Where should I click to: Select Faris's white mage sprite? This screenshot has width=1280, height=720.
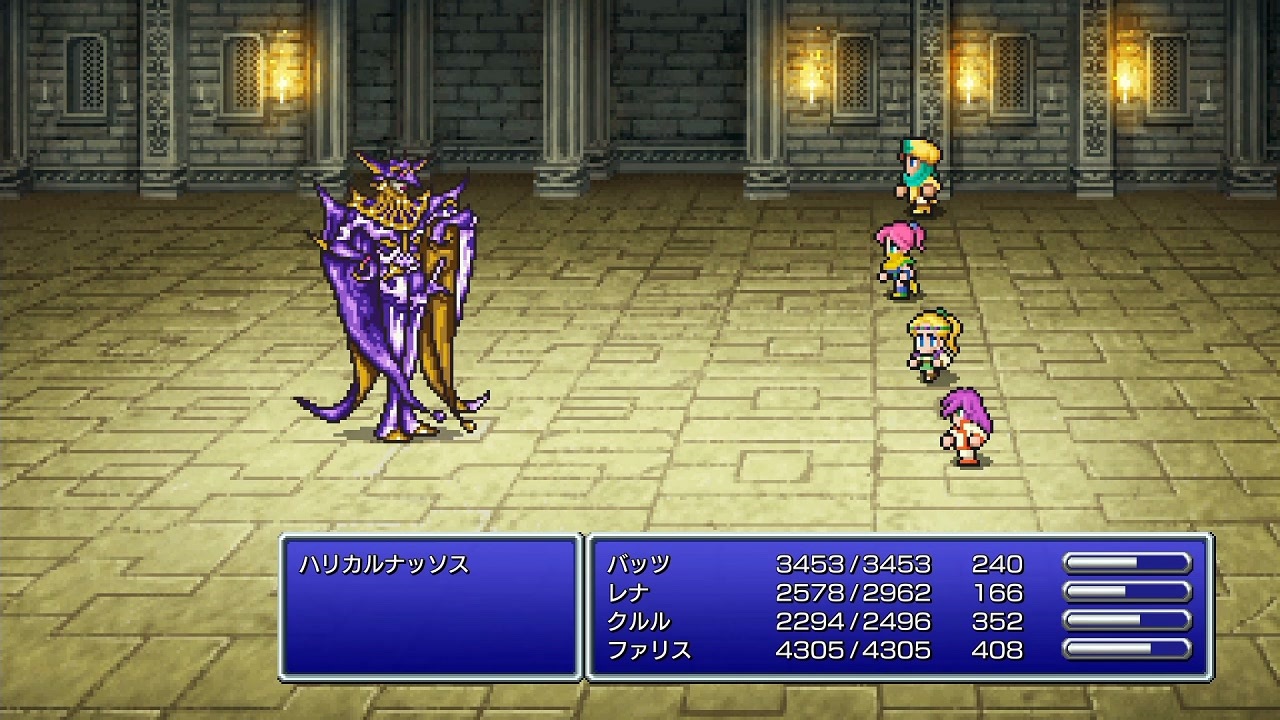[965, 425]
